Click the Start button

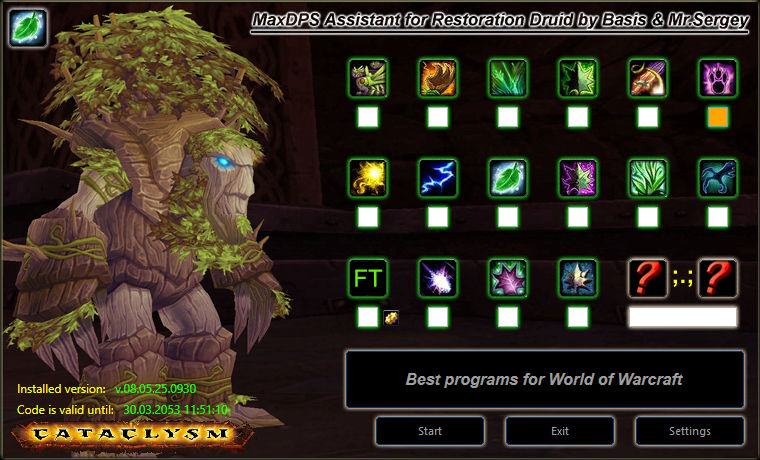click(430, 431)
